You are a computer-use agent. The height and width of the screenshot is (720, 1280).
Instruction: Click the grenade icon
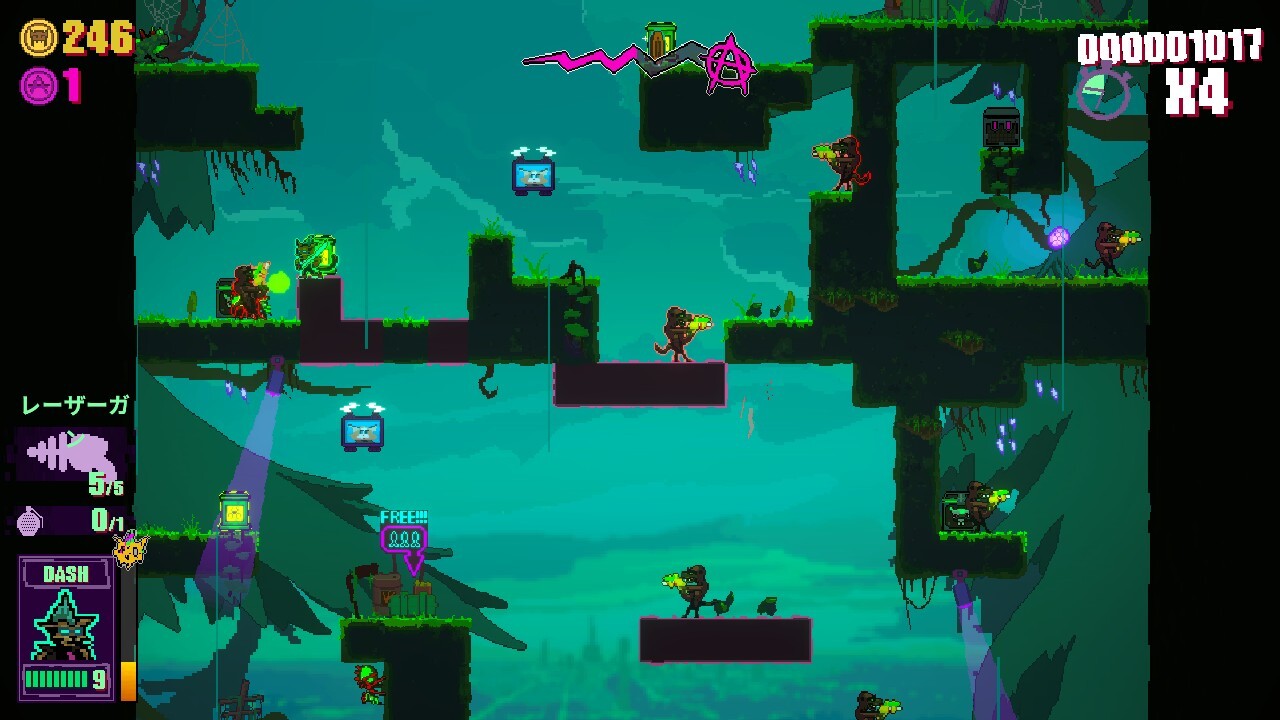[x=30, y=521]
